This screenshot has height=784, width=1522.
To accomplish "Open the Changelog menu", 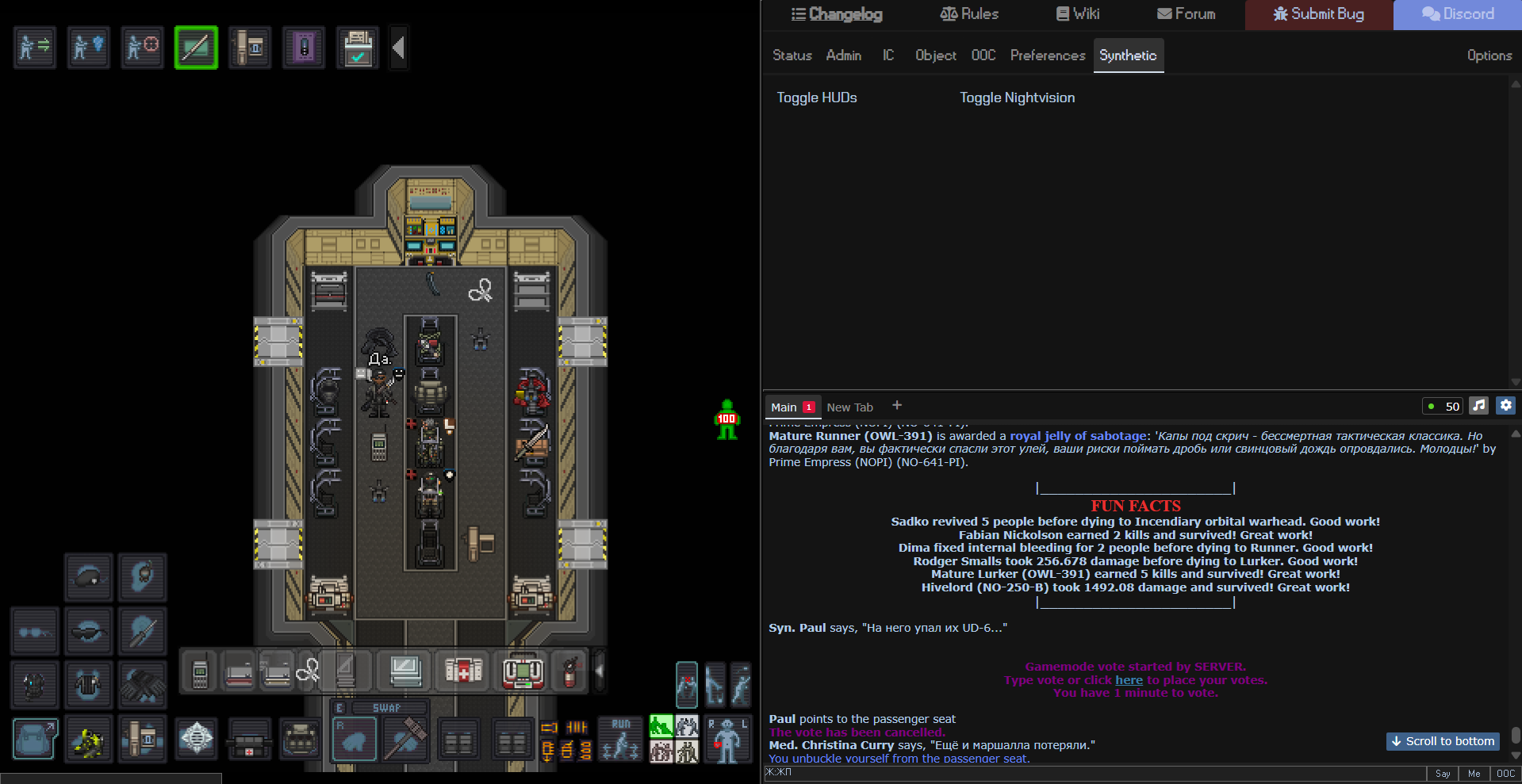I will coord(837,14).
